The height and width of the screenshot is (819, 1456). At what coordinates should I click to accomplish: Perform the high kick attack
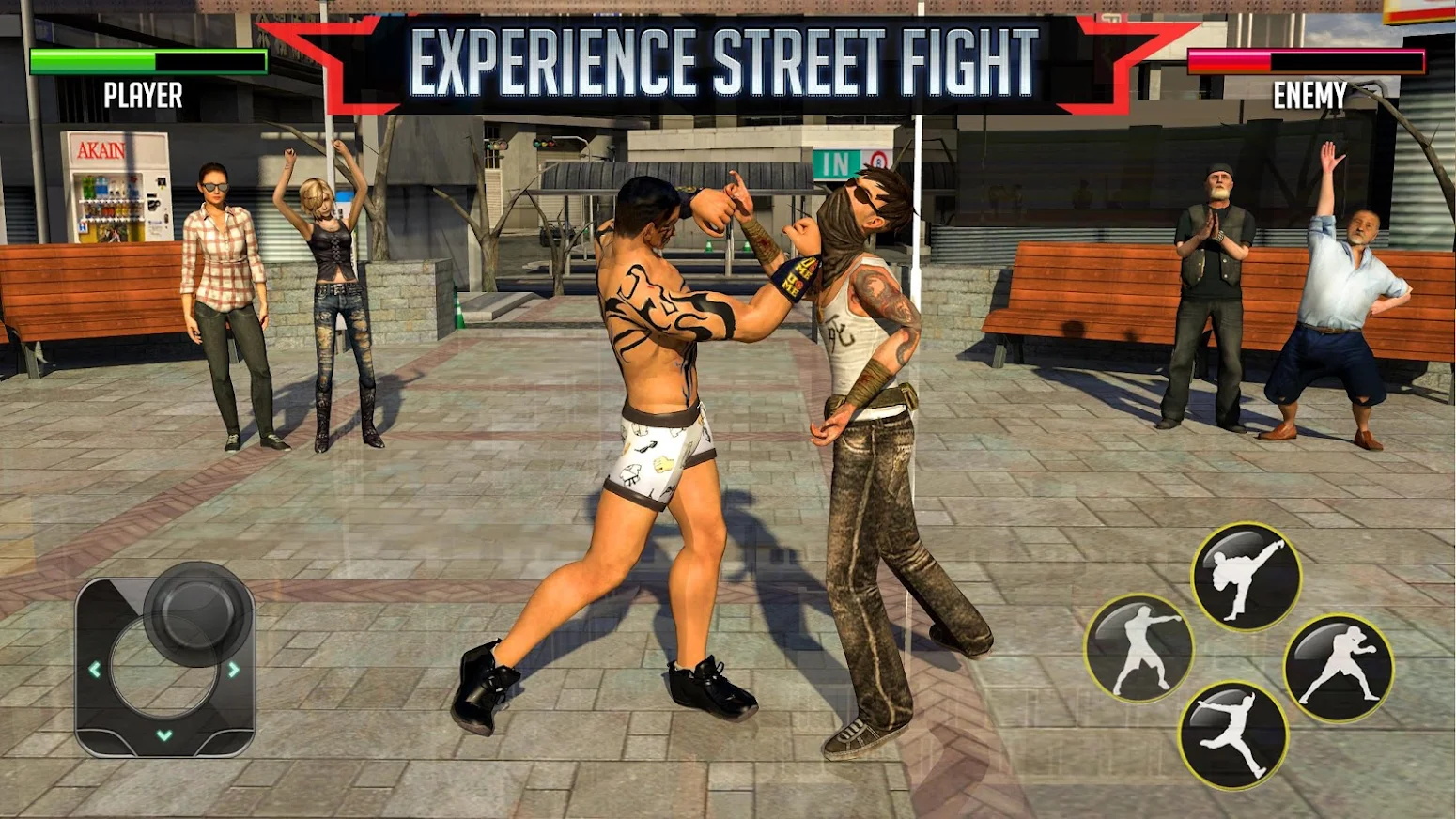1246,577
